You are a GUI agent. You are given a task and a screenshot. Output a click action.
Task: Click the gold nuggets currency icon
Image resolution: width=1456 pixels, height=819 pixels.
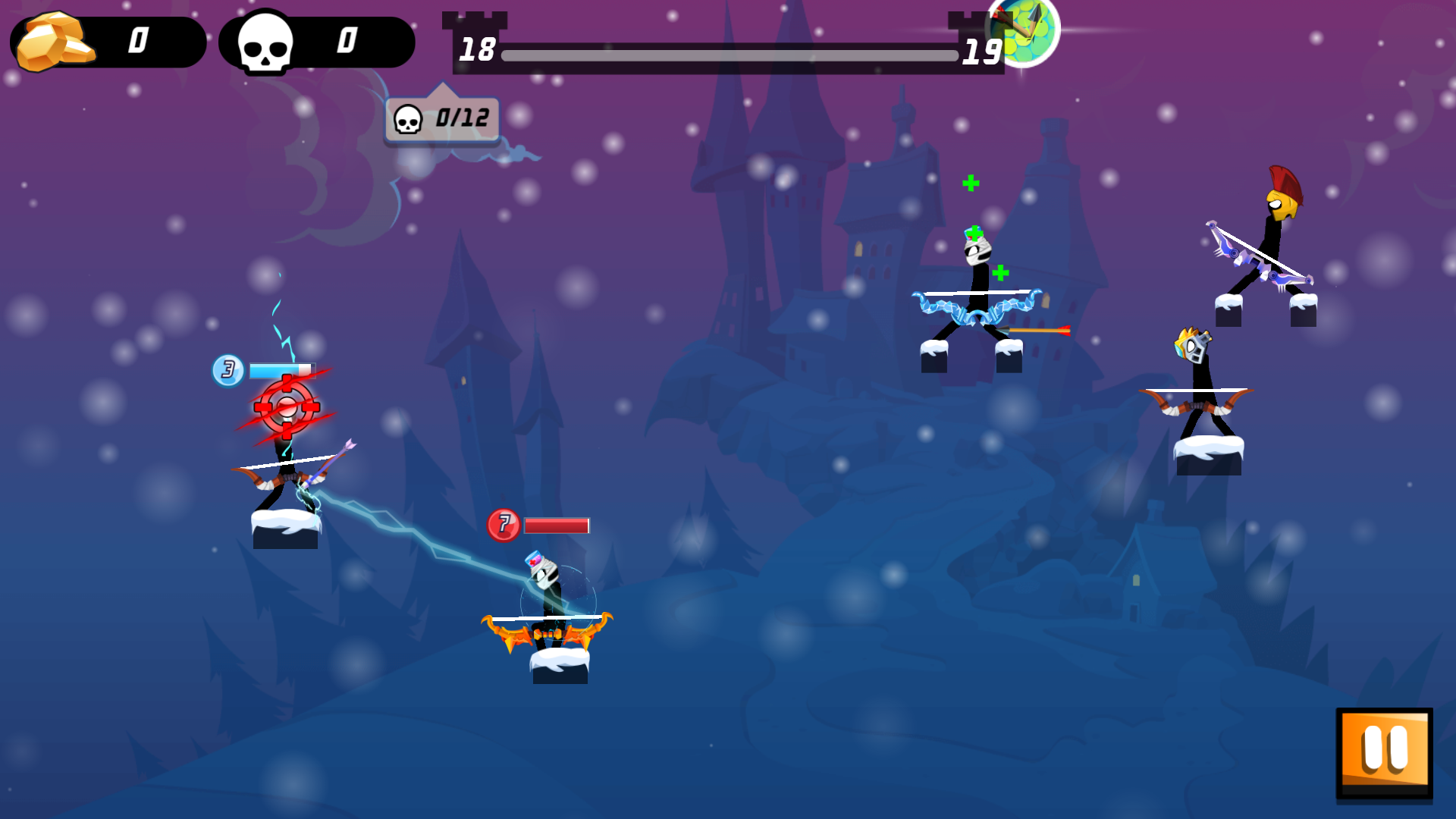tap(53, 41)
